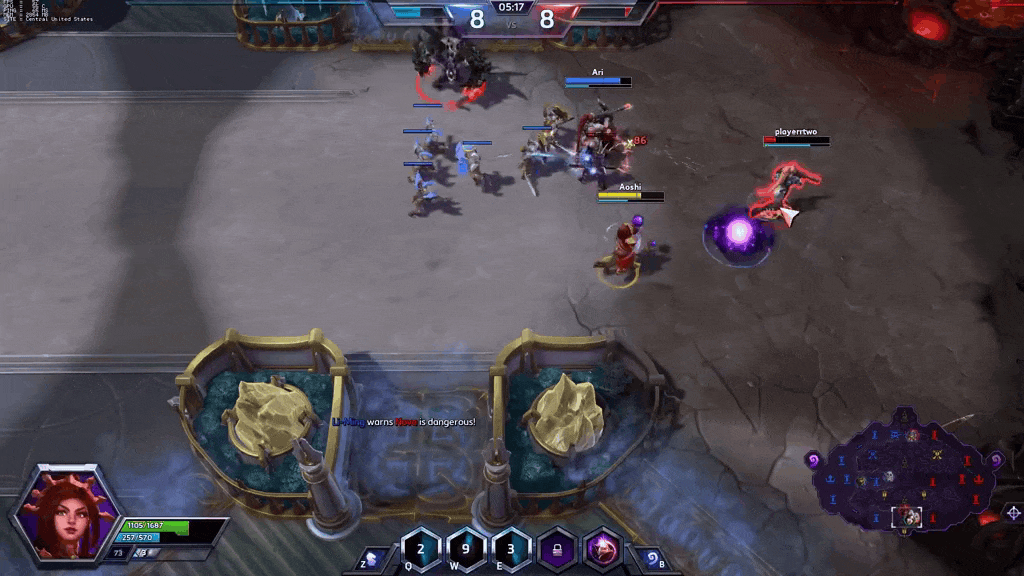
Task: Activate the Q ability on cooldown
Action: [421, 549]
